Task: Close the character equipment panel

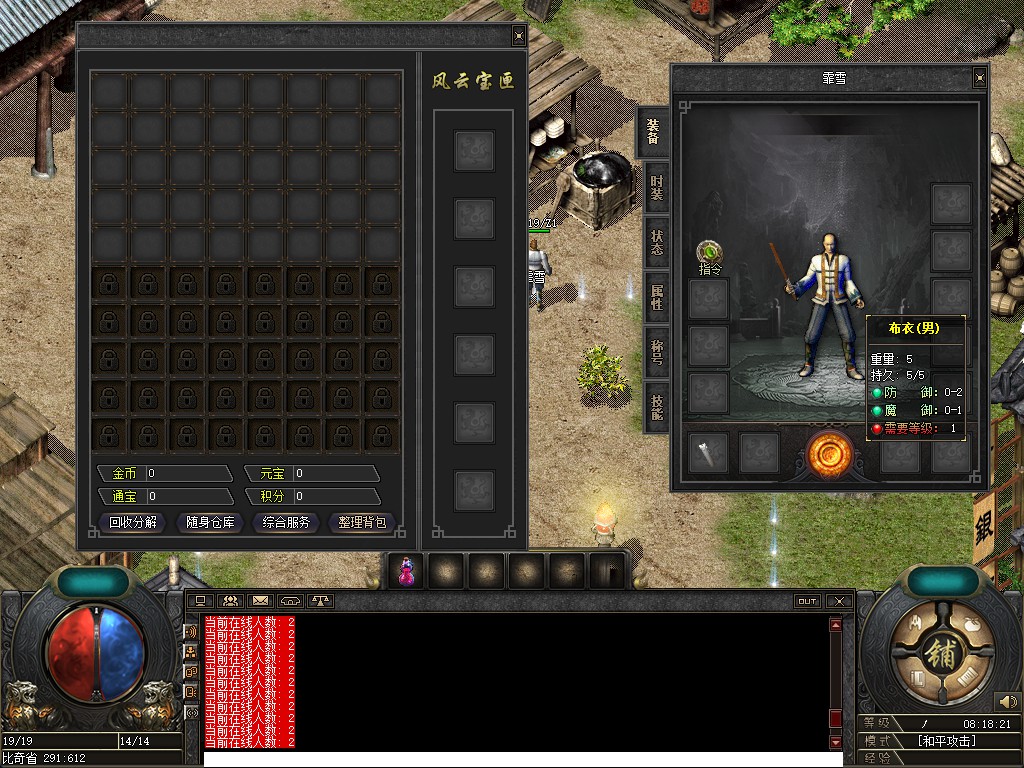Action: pyautogui.click(x=979, y=78)
